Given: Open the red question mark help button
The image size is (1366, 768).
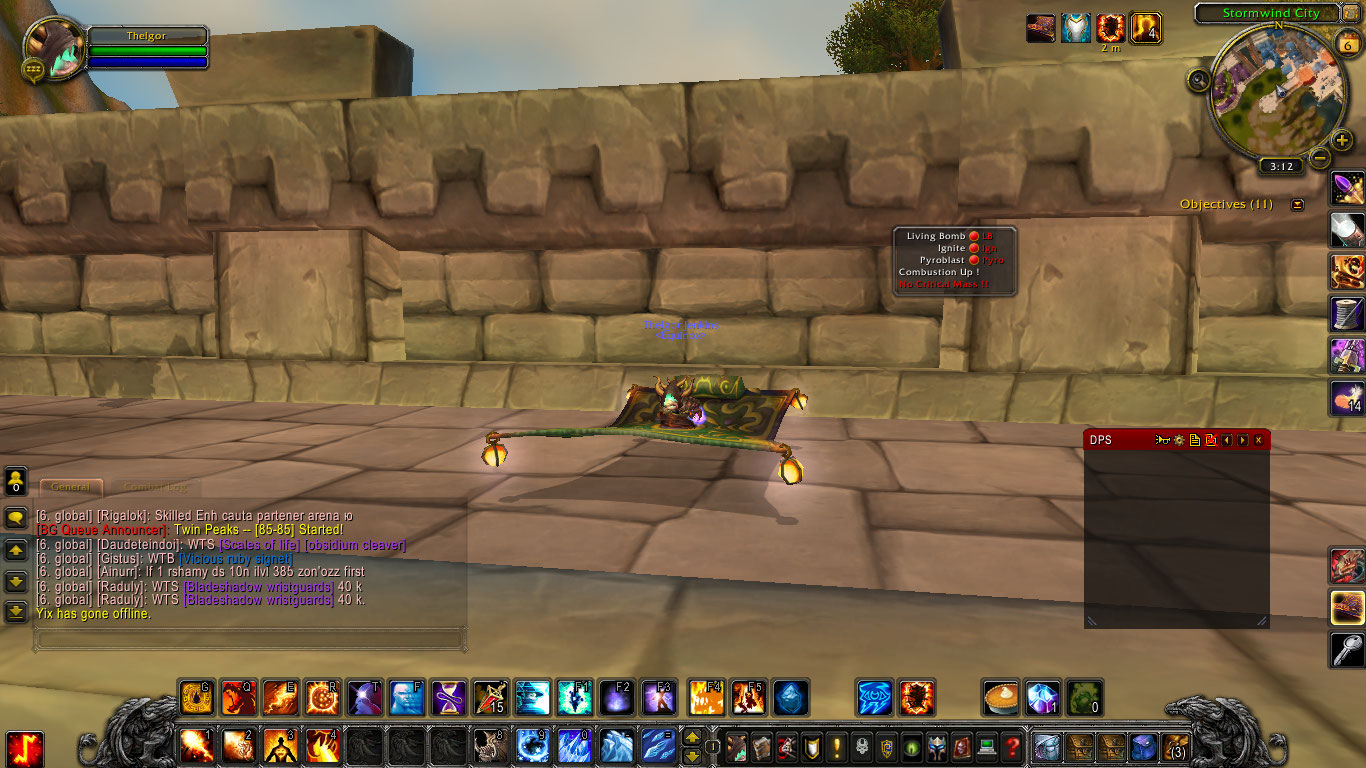Looking at the screenshot, I should point(1012,746).
